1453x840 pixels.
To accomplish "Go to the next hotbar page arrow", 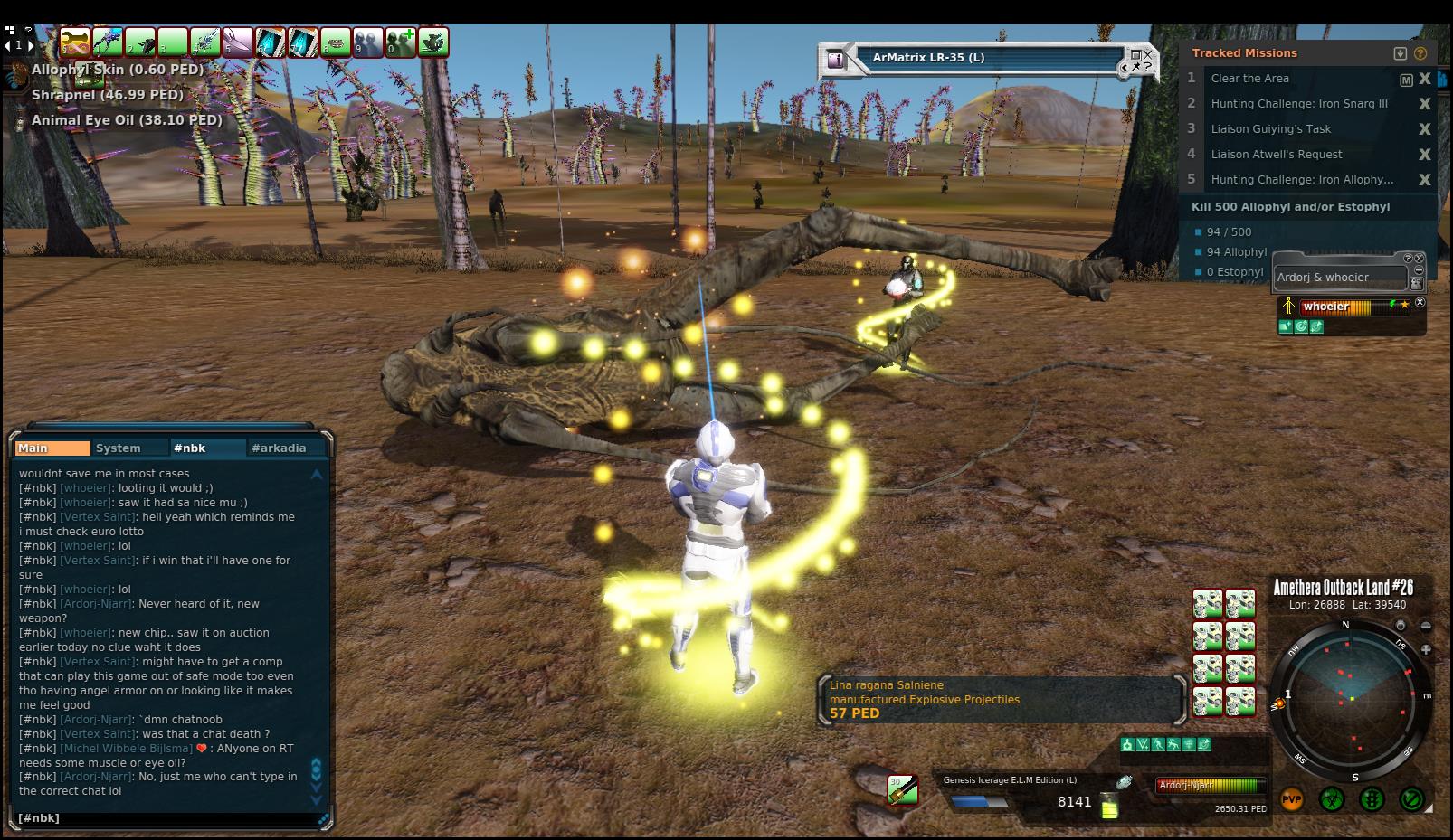I will pyautogui.click(x=31, y=44).
